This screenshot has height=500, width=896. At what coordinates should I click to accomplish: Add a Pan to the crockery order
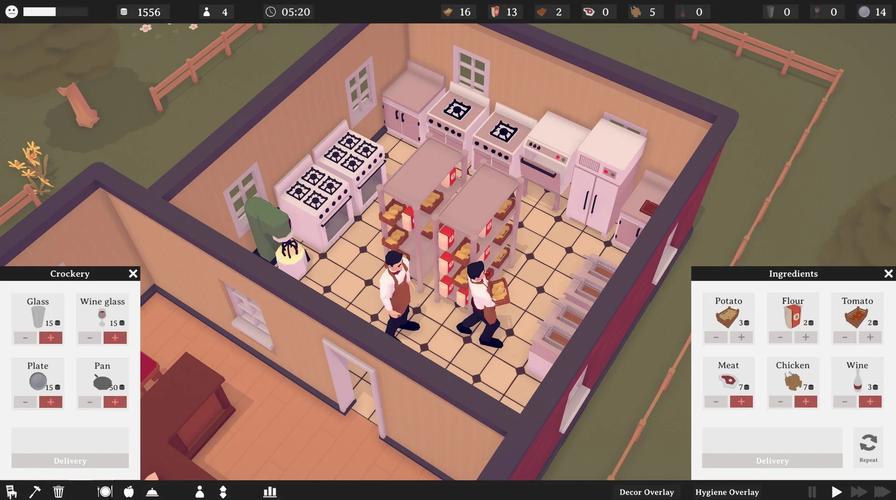(115, 402)
